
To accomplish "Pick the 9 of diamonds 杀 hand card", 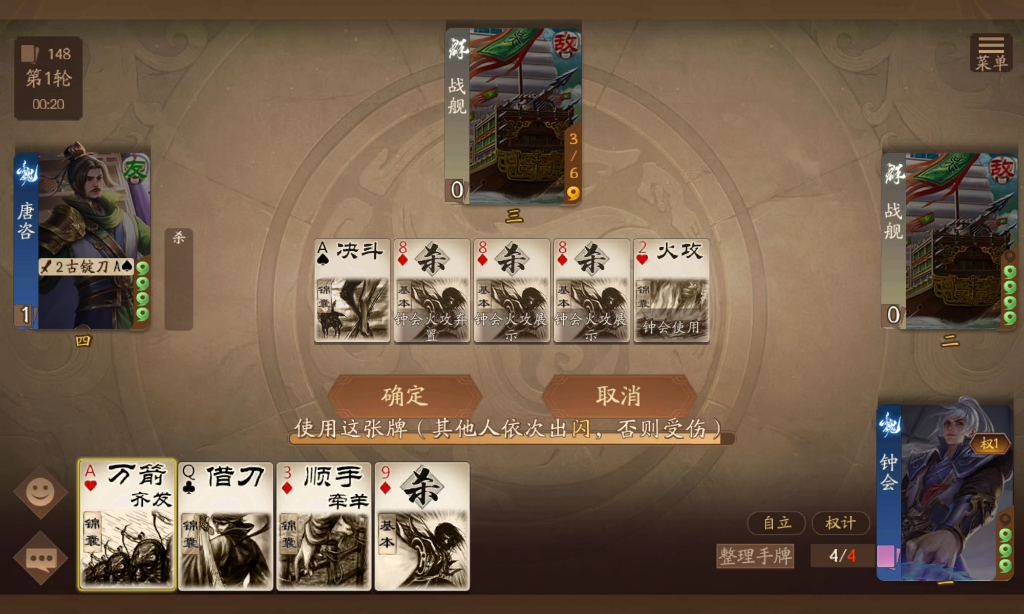I will pyautogui.click(x=422, y=525).
